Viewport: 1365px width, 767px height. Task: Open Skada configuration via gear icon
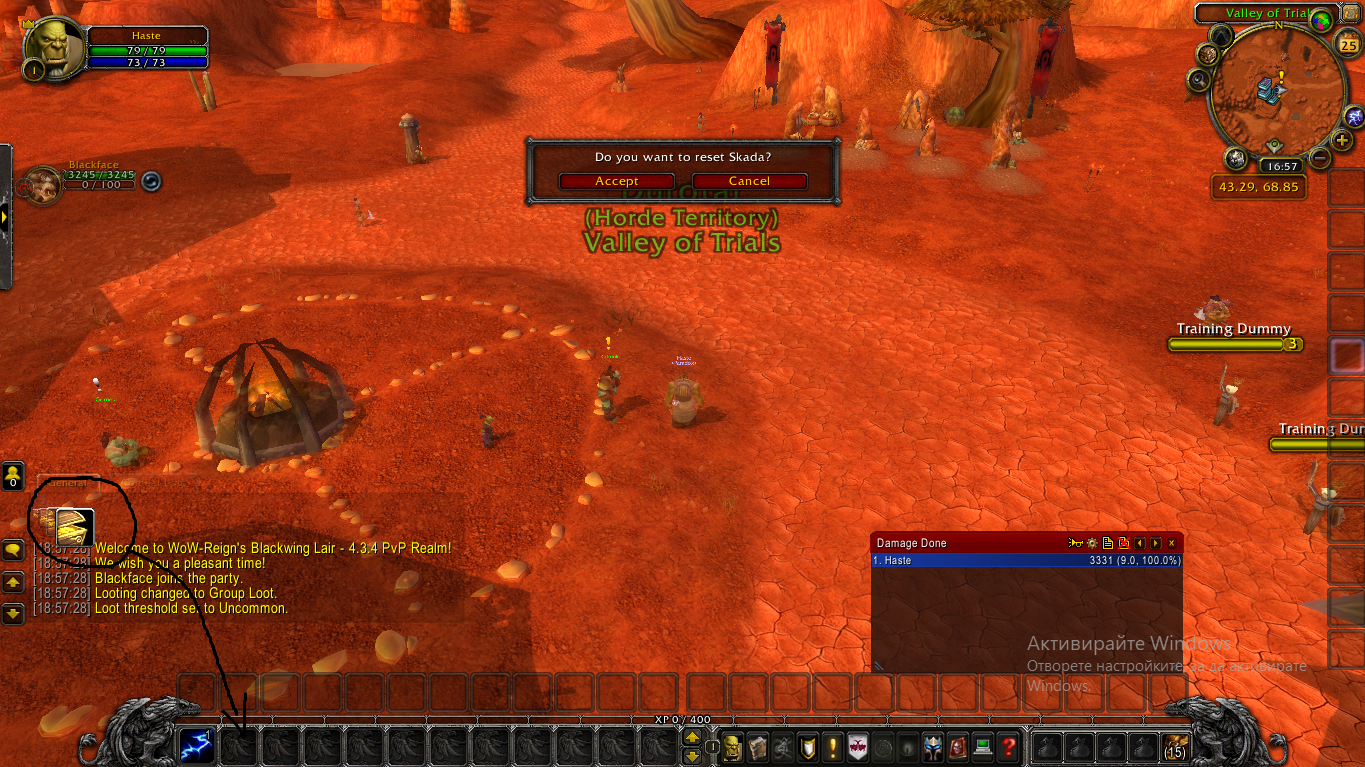click(1091, 542)
